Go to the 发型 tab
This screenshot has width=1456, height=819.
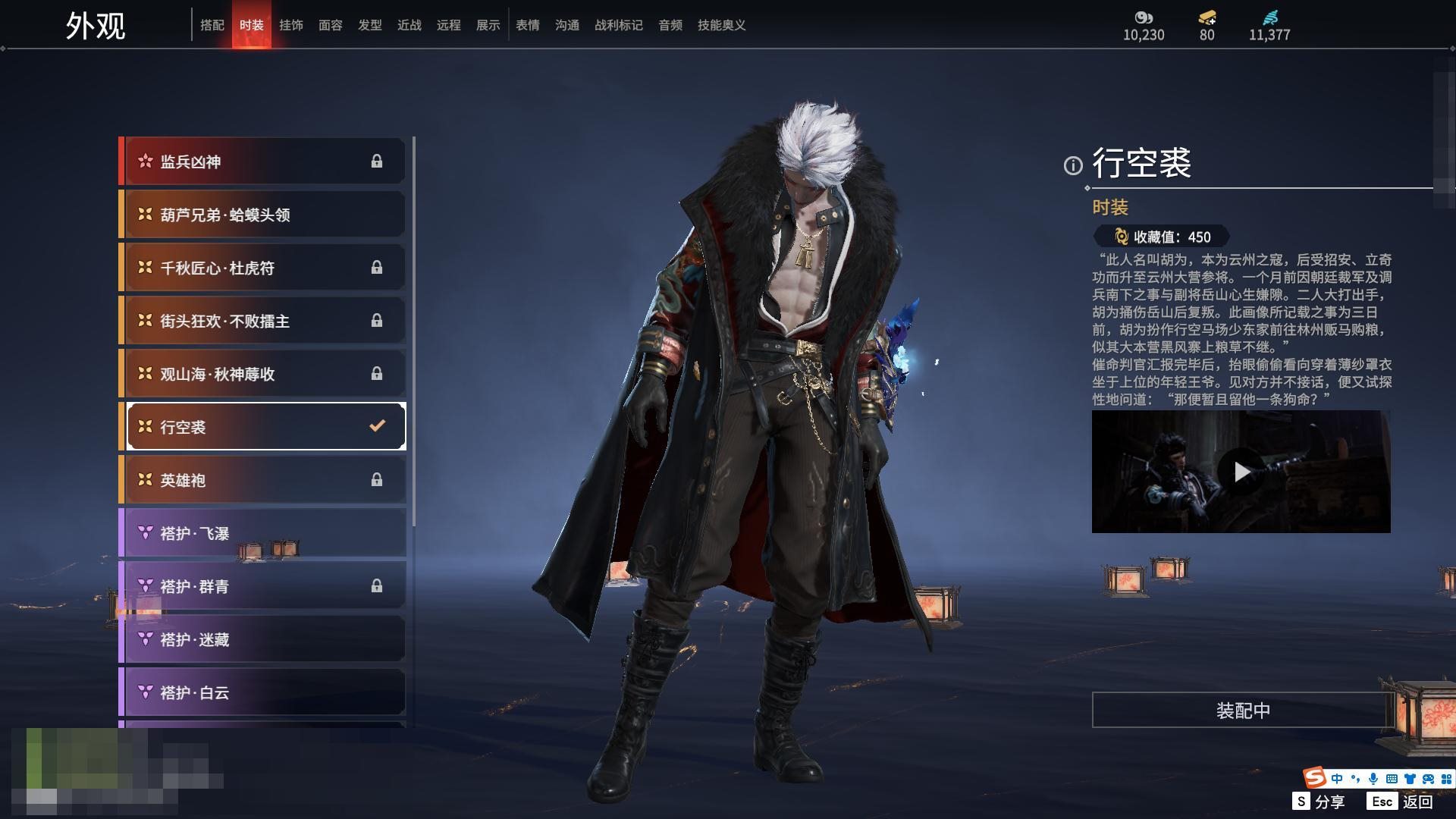370,25
